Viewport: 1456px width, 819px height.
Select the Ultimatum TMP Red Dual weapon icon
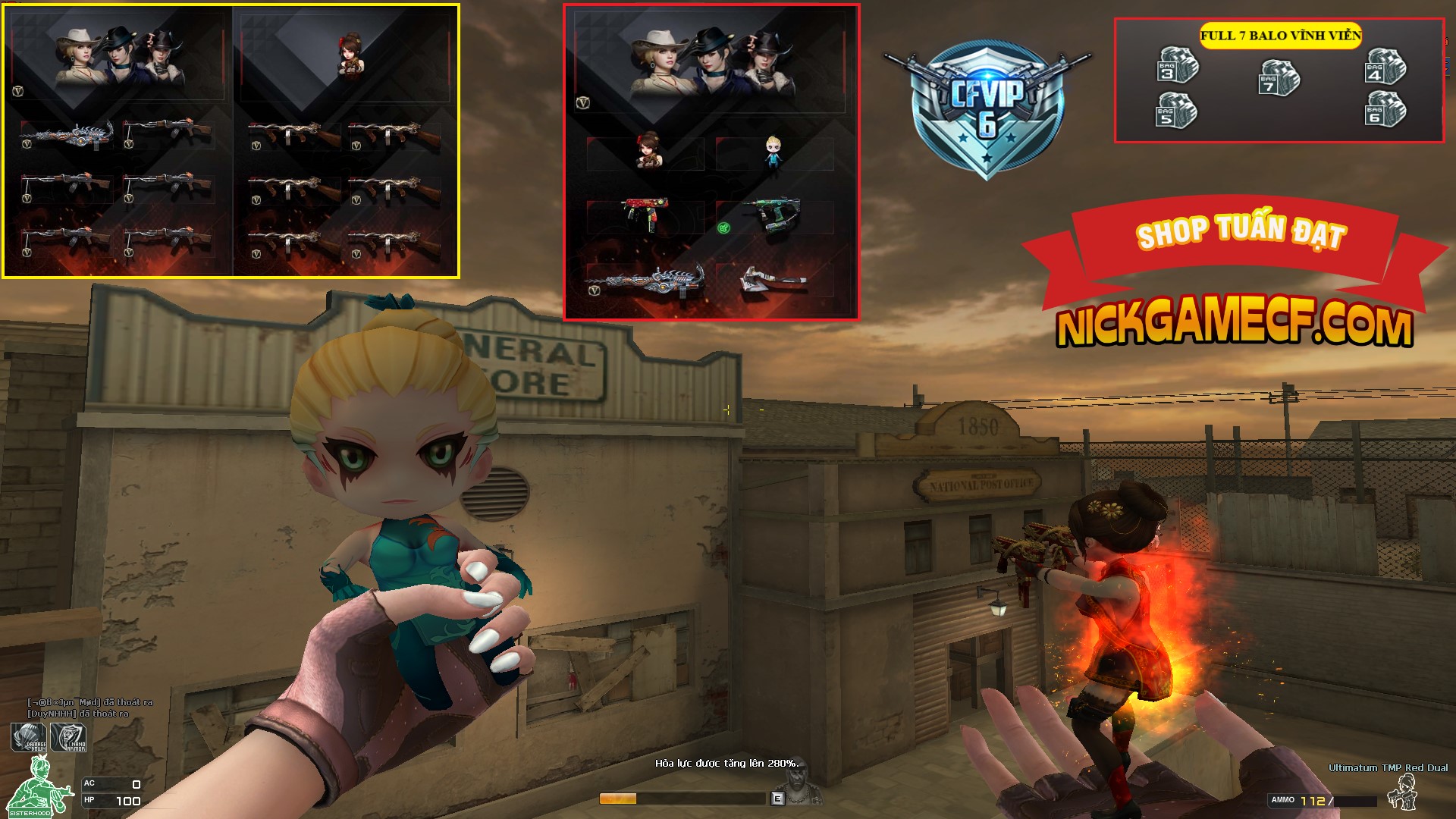(1401, 794)
